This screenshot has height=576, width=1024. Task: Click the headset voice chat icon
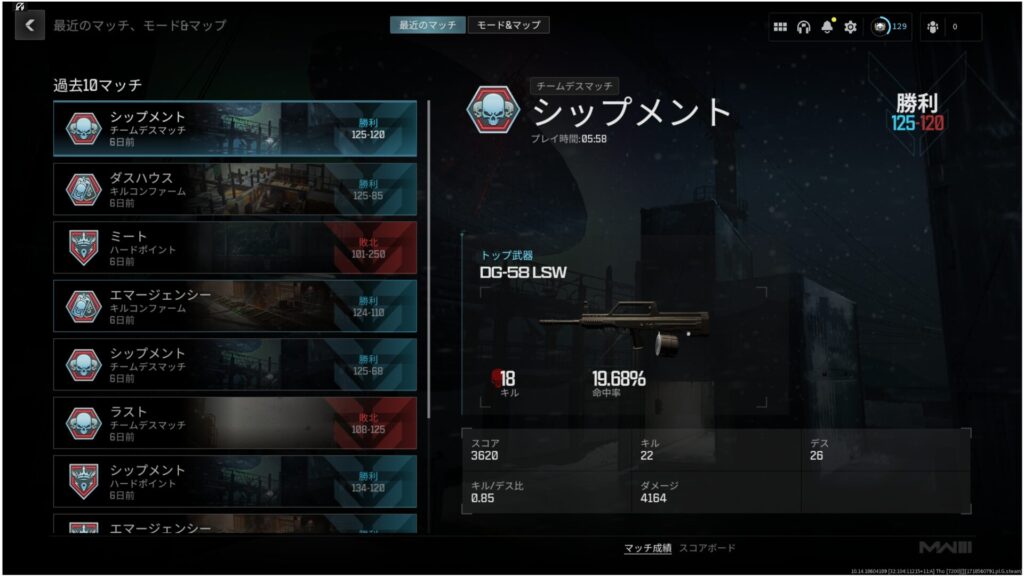click(x=803, y=27)
